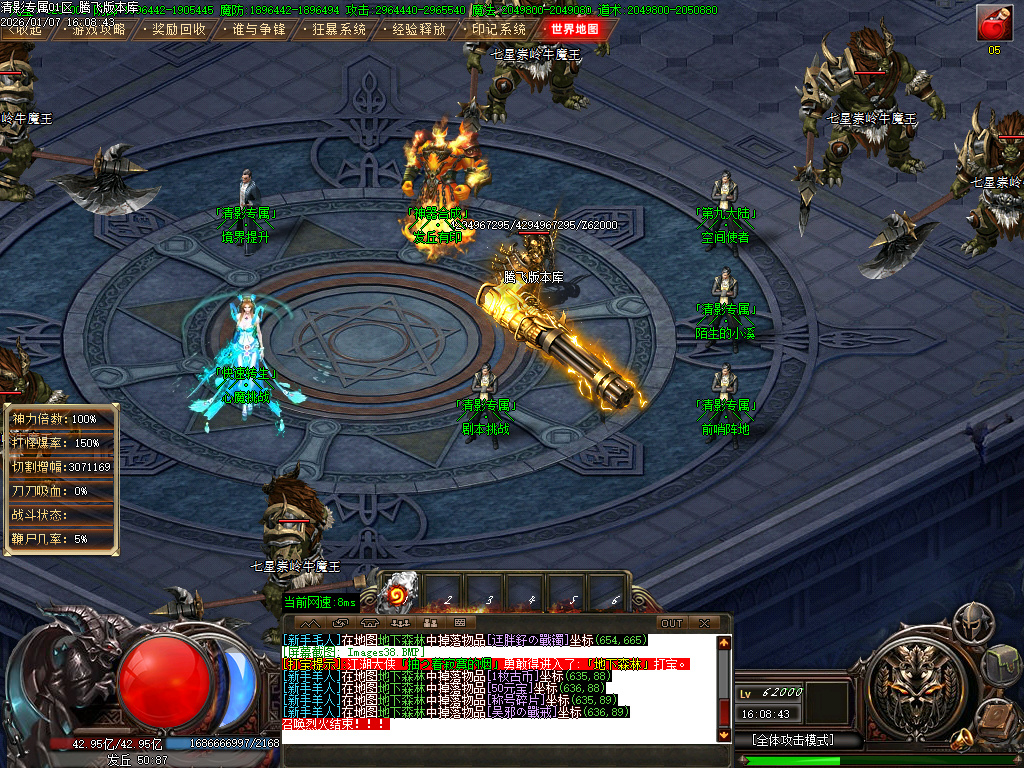The height and width of the screenshot is (768, 1024).
Task: Open the 狂暴系统 berserk system
Action: [338, 30]
